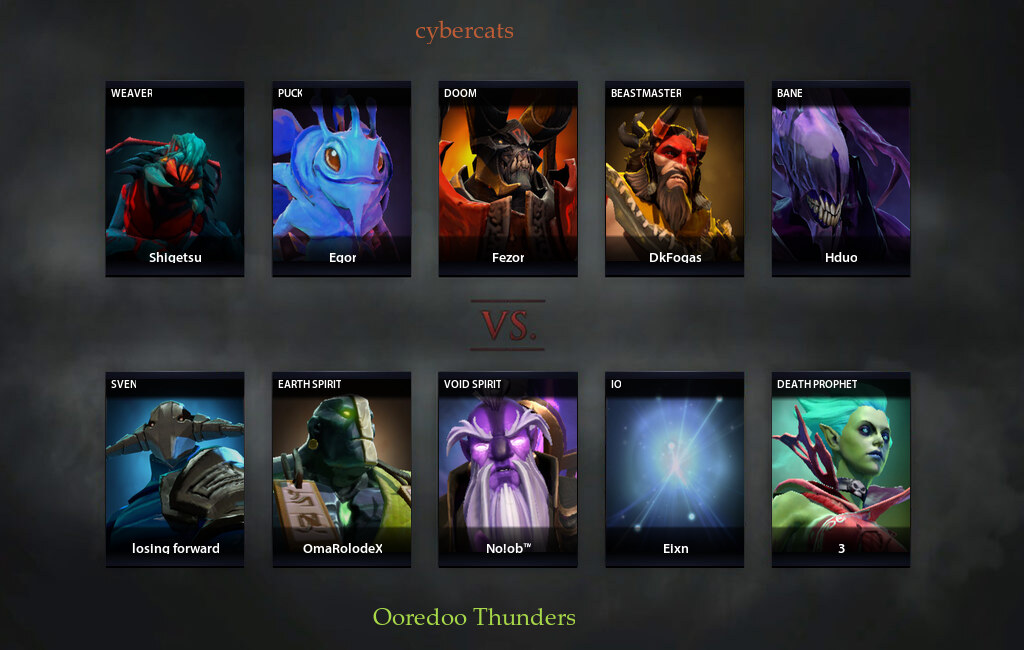The width and height of the screenshot is (1024, 650).
Task: Open the Io hero card
Action: (675, 469)
